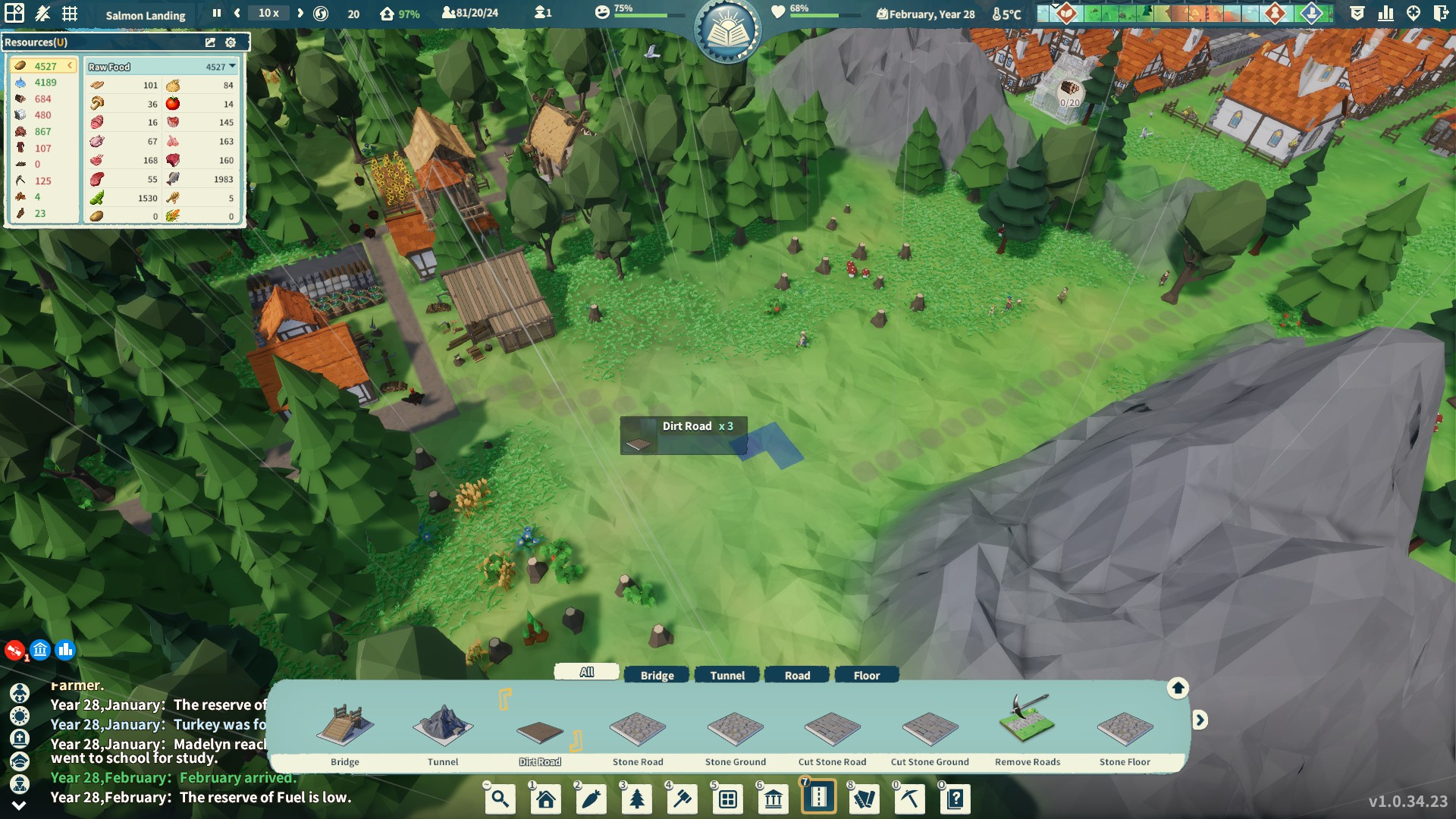Screen dimensions: 1456x819
Task: Pick the Tunnel build option
Action: (443, 732)
